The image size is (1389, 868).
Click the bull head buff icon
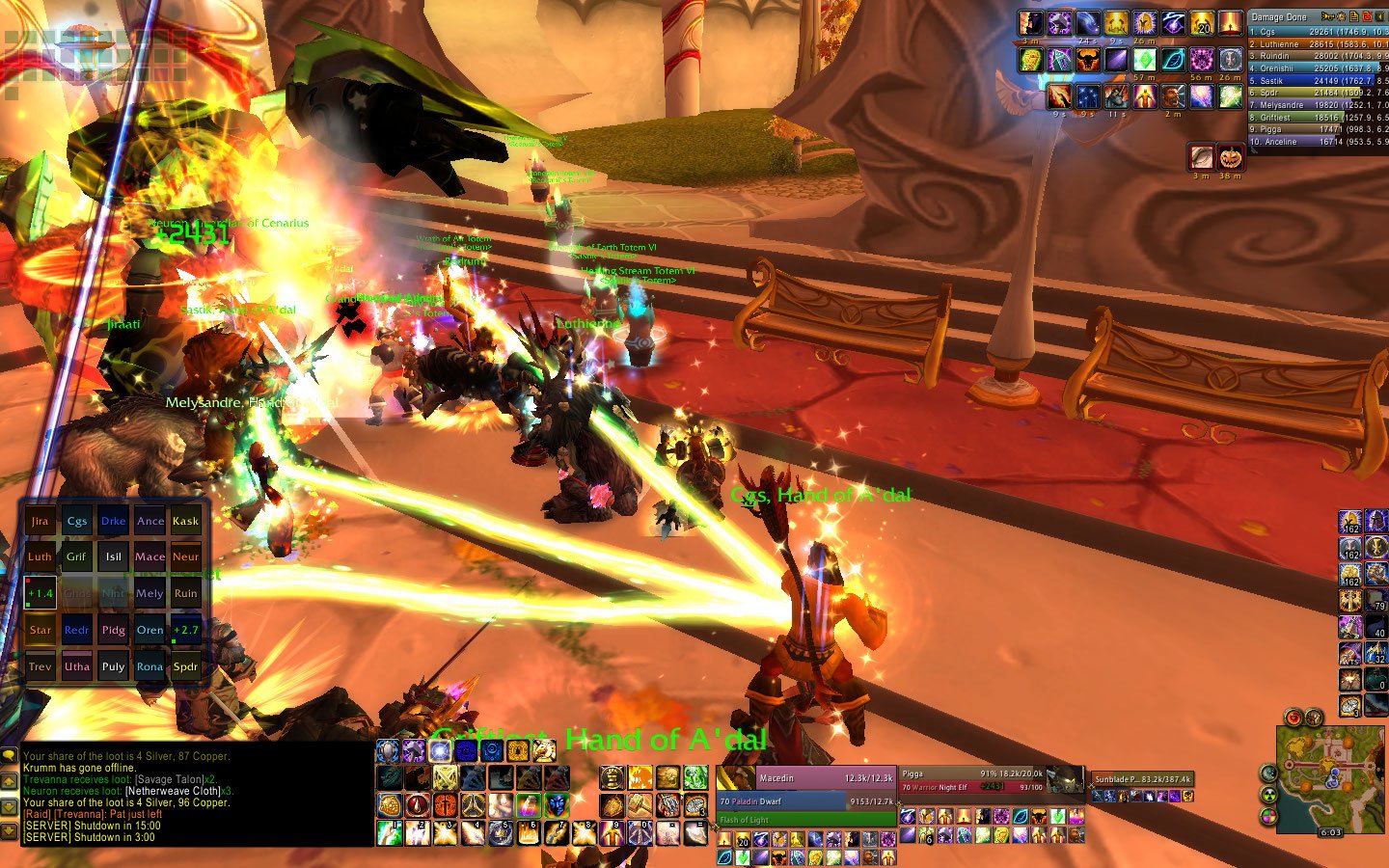point(1087,60)
